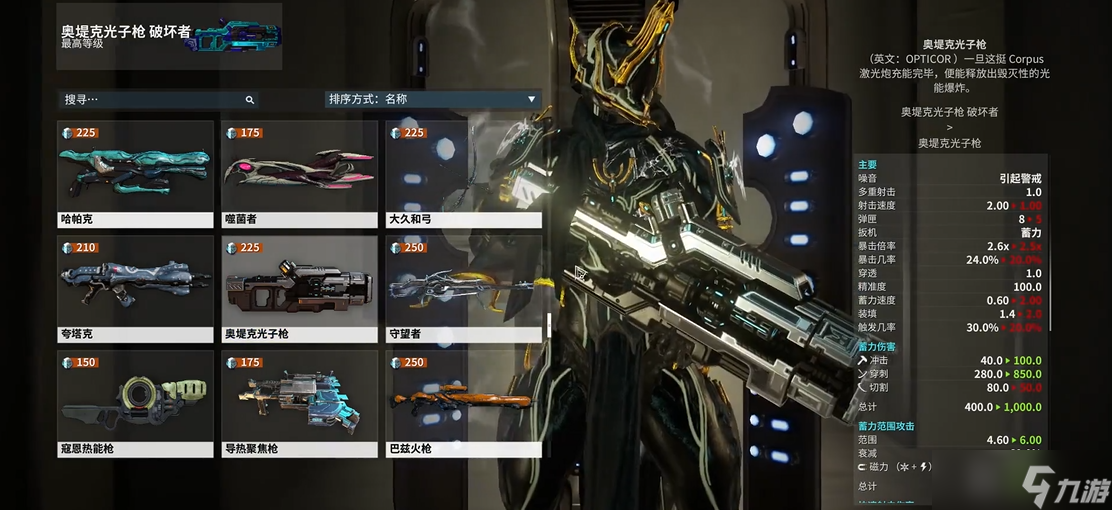The height and width of the screenshot is (510, 1112).
Task: Click the equipped 奥堤克光子枪 破坏者 header
Action: [169, 36]
